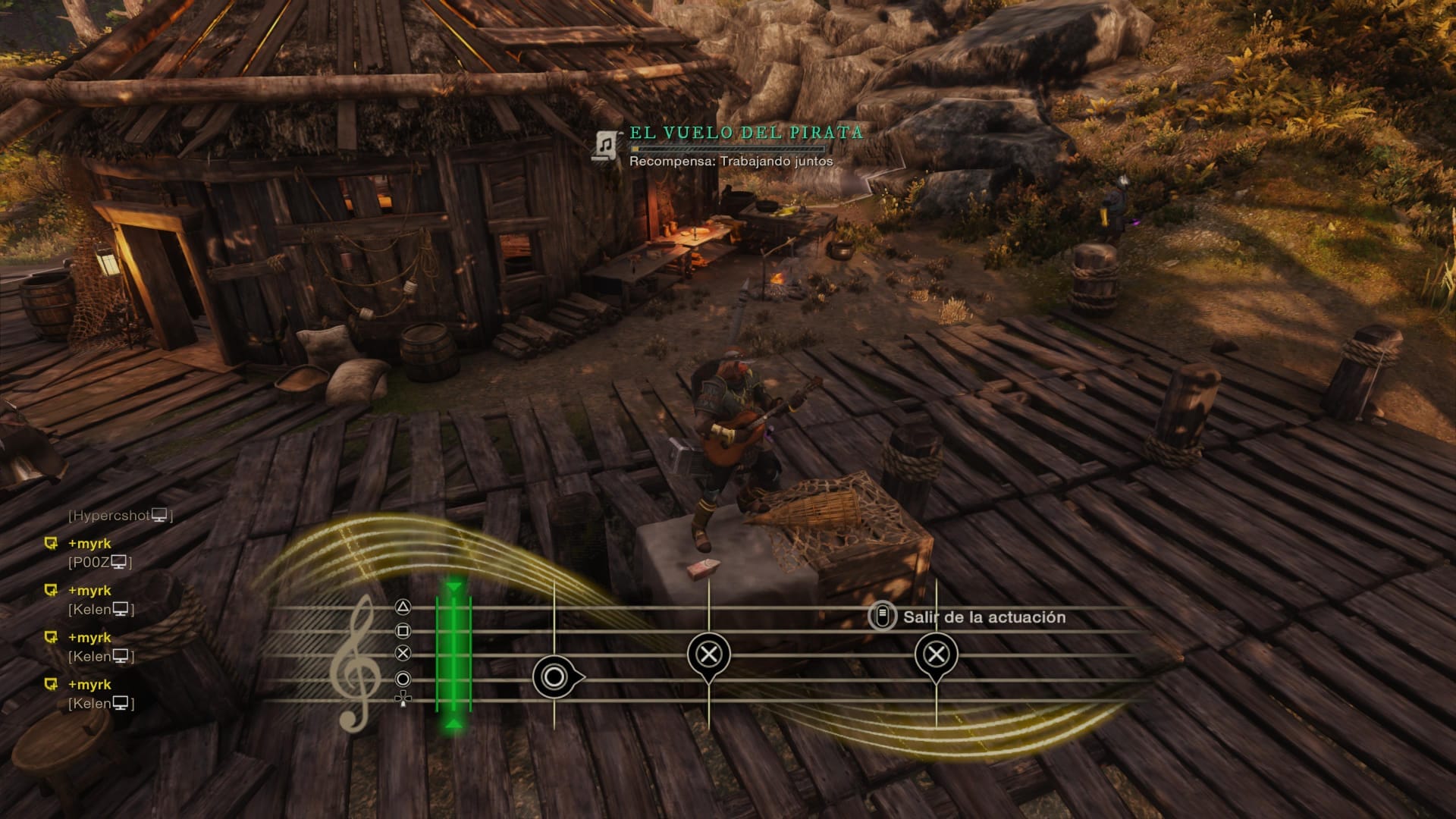Open the +myrk message from P00Z
Image resolution: width=1456 pixels, height=819 pixels.
(89, 544)
